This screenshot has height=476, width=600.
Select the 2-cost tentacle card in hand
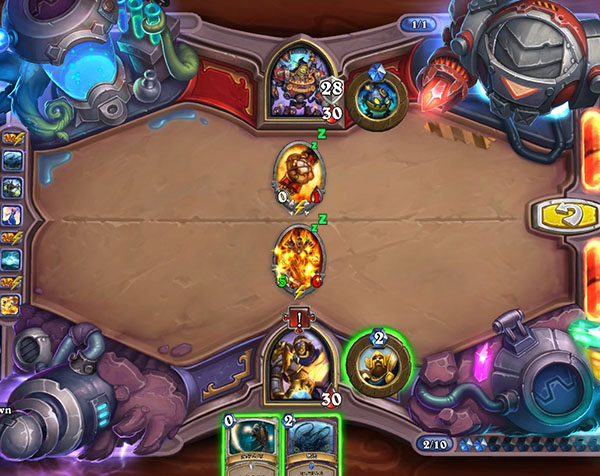308,445
